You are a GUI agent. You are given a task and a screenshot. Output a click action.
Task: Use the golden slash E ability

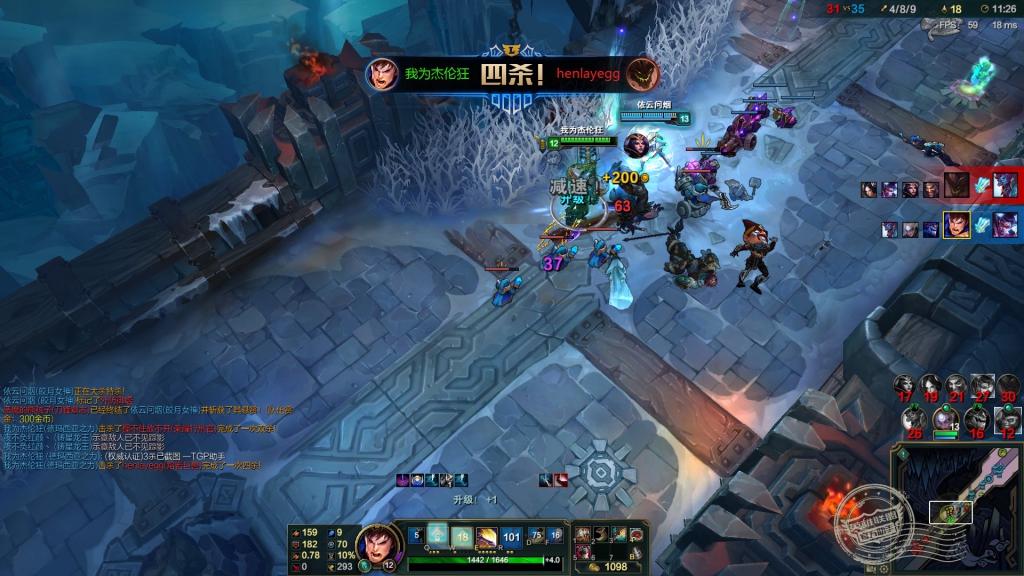(x=487, y=534)
